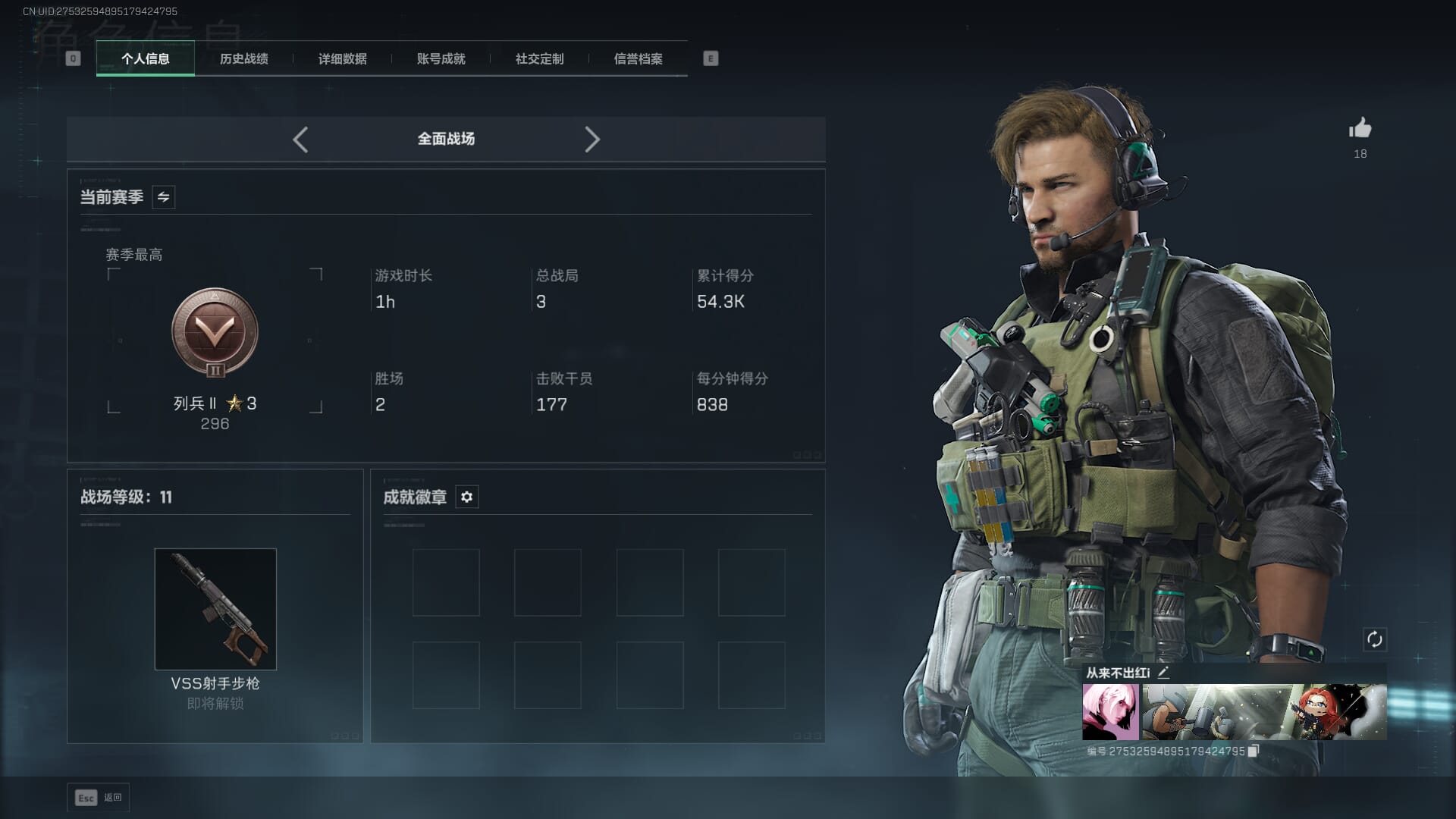Click the 返回 back button
The height and width of the screenshot is (819, 1456).
click(99, 798)
